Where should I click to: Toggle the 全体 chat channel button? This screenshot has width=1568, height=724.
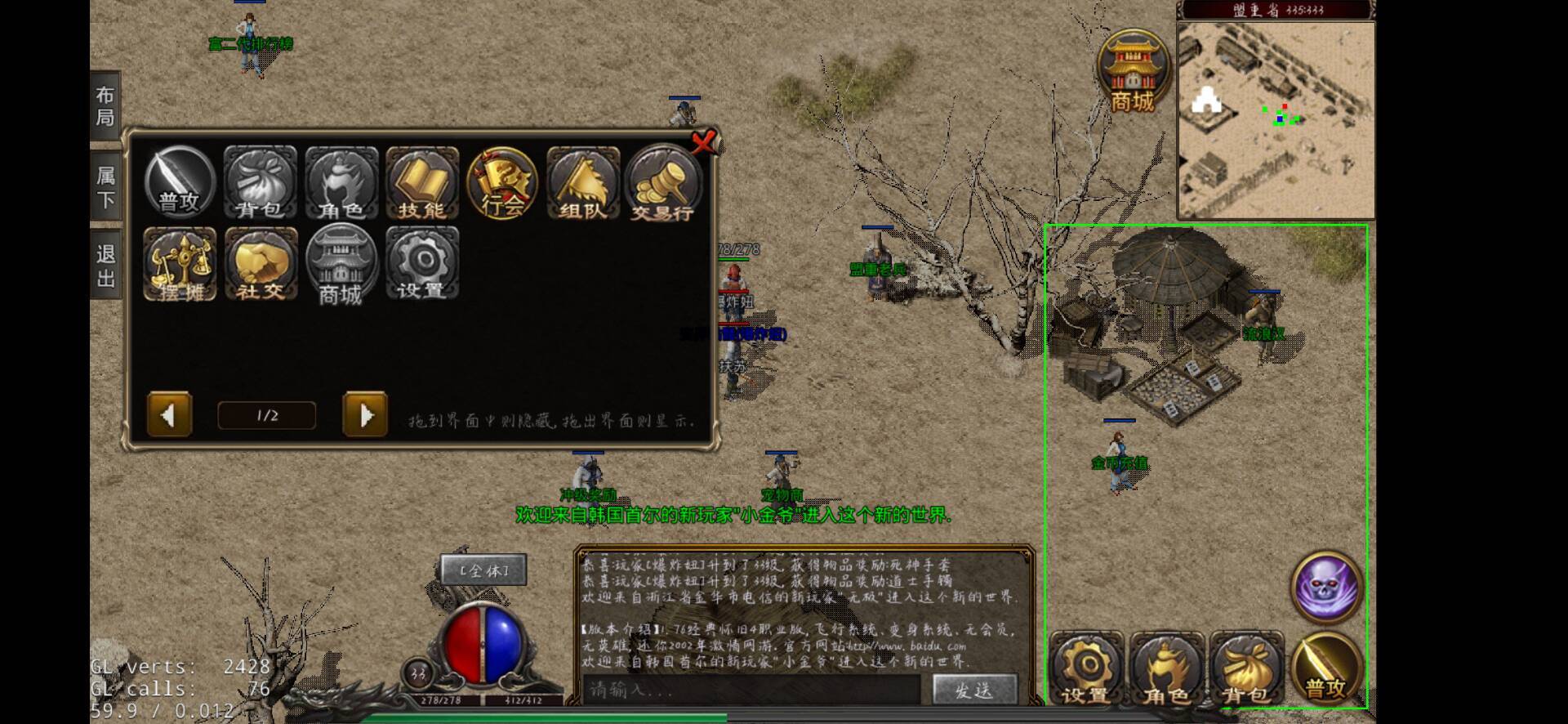(483, 570)
